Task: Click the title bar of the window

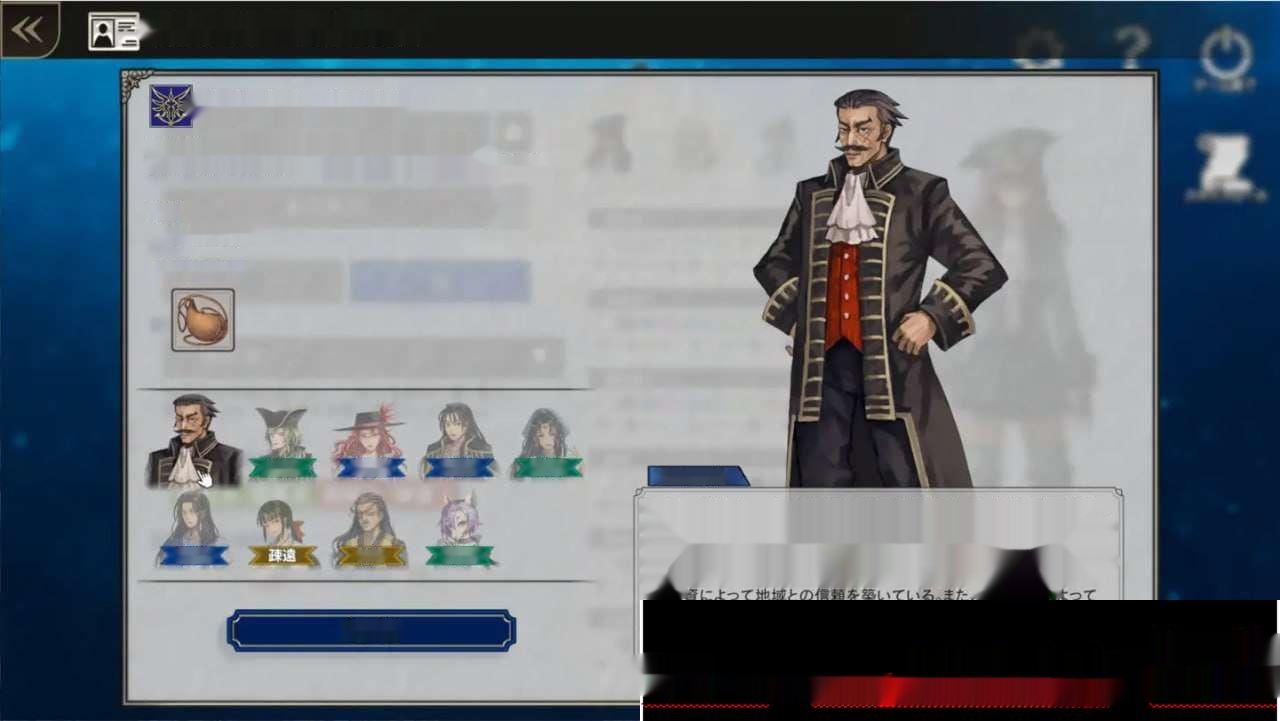Action: pos(300,32)
